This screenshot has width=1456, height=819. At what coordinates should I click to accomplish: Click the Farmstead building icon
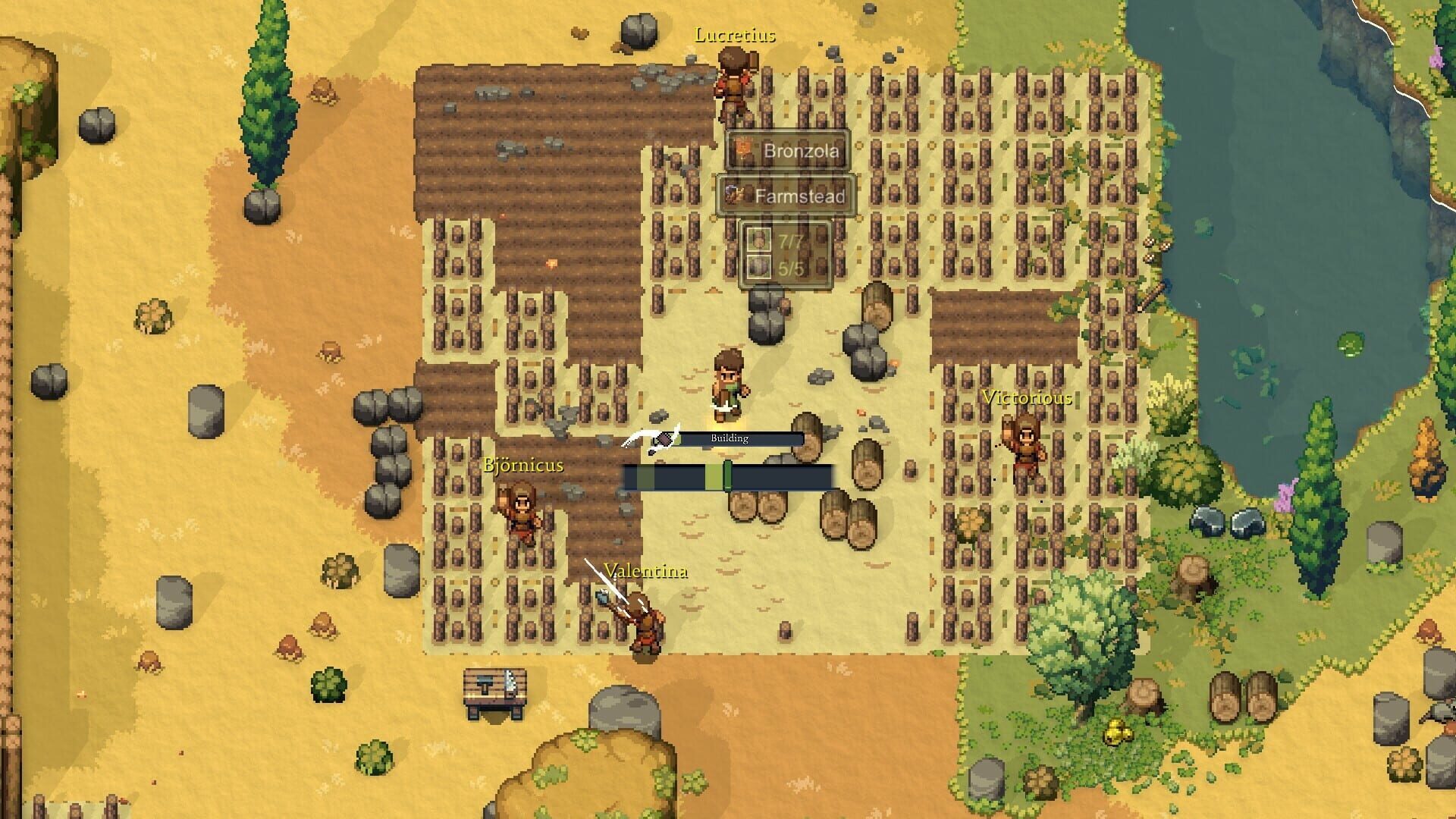tap(734, 196)
